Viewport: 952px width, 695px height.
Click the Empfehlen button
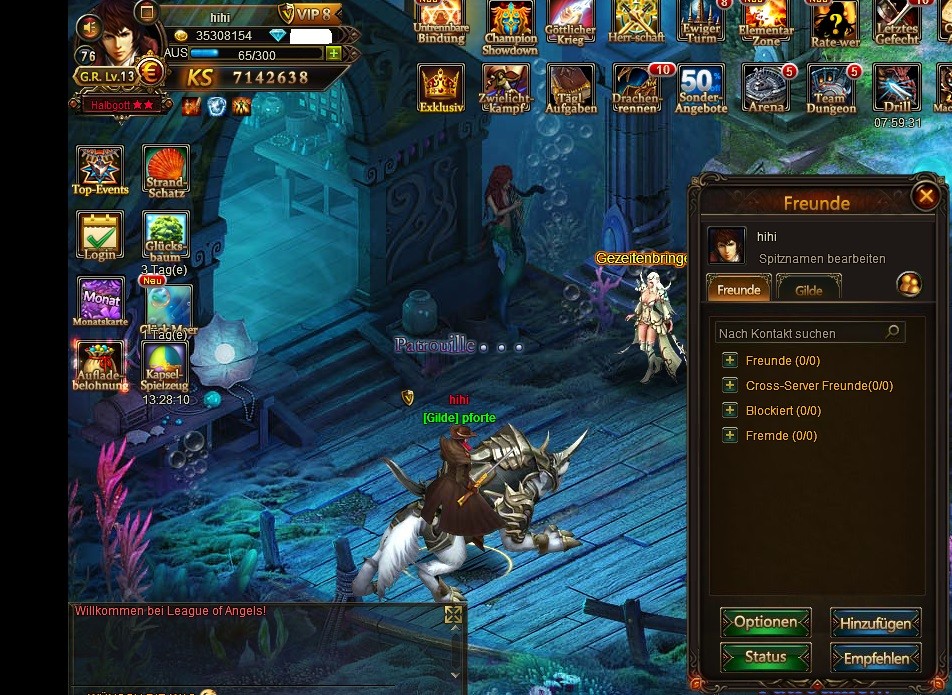click(875, 658)
